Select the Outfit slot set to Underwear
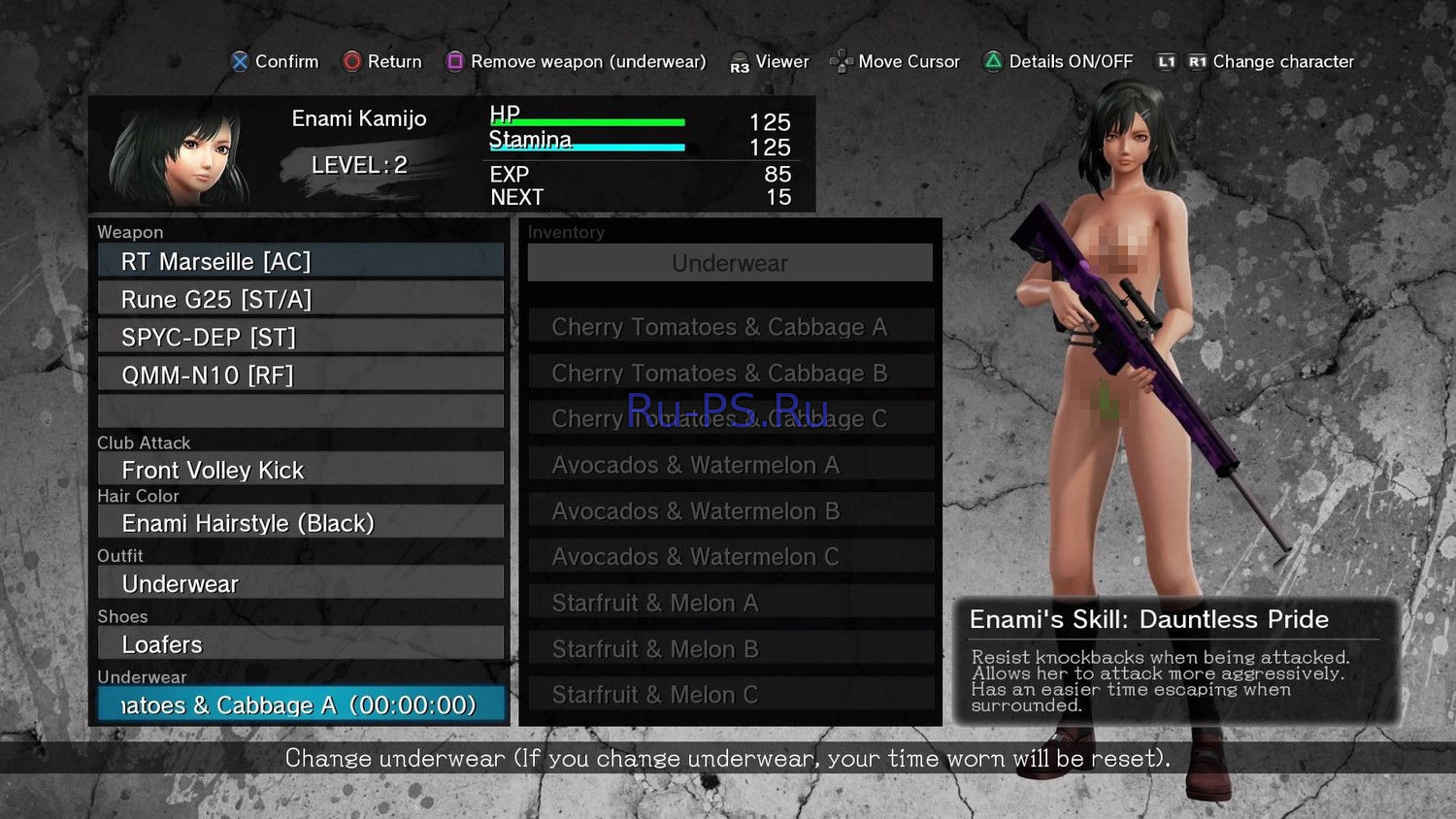1456x819 pixels. [x=301, y=583]
